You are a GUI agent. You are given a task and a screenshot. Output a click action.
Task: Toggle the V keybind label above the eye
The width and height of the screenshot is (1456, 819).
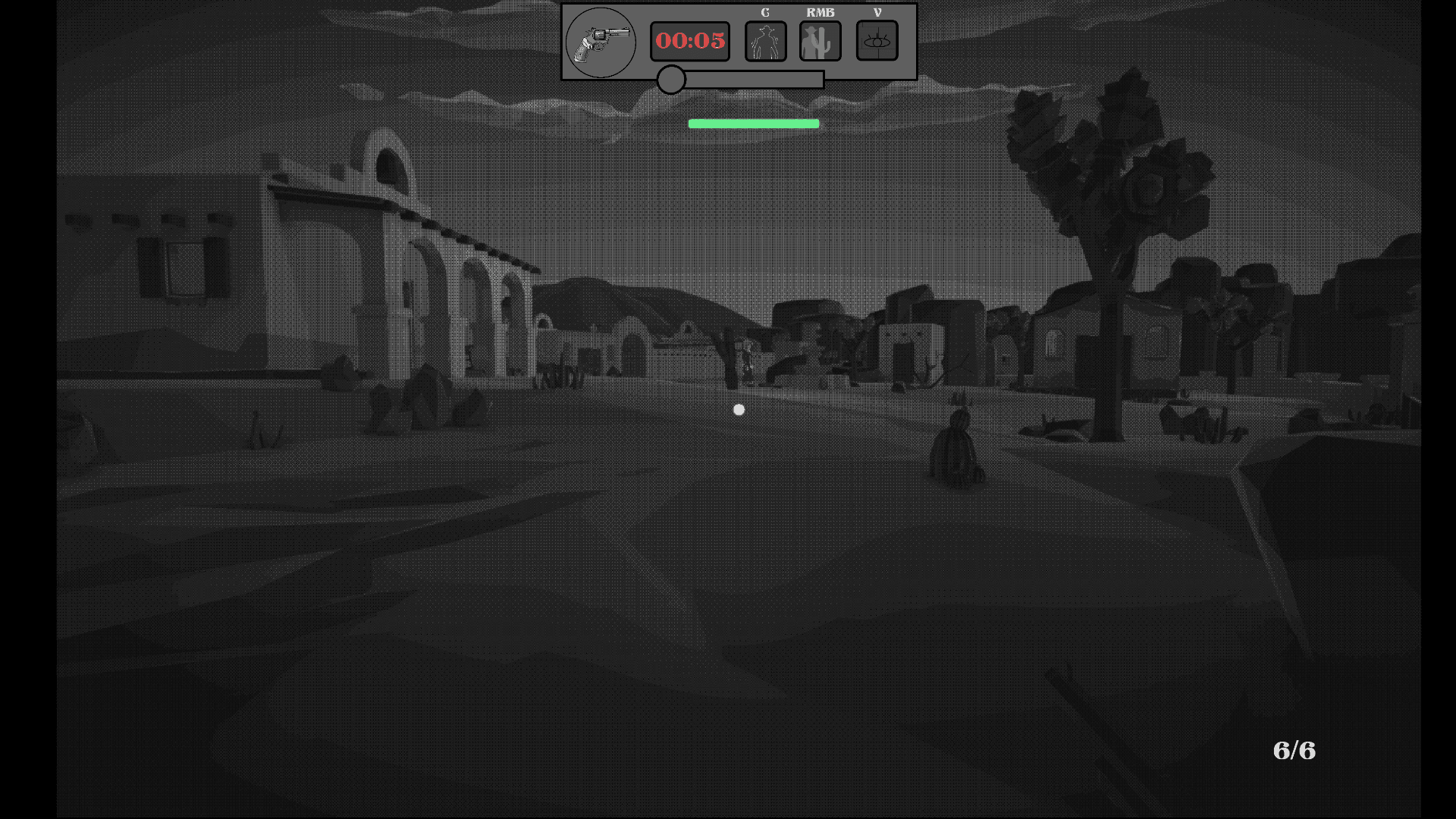click(x=877, y=12)
